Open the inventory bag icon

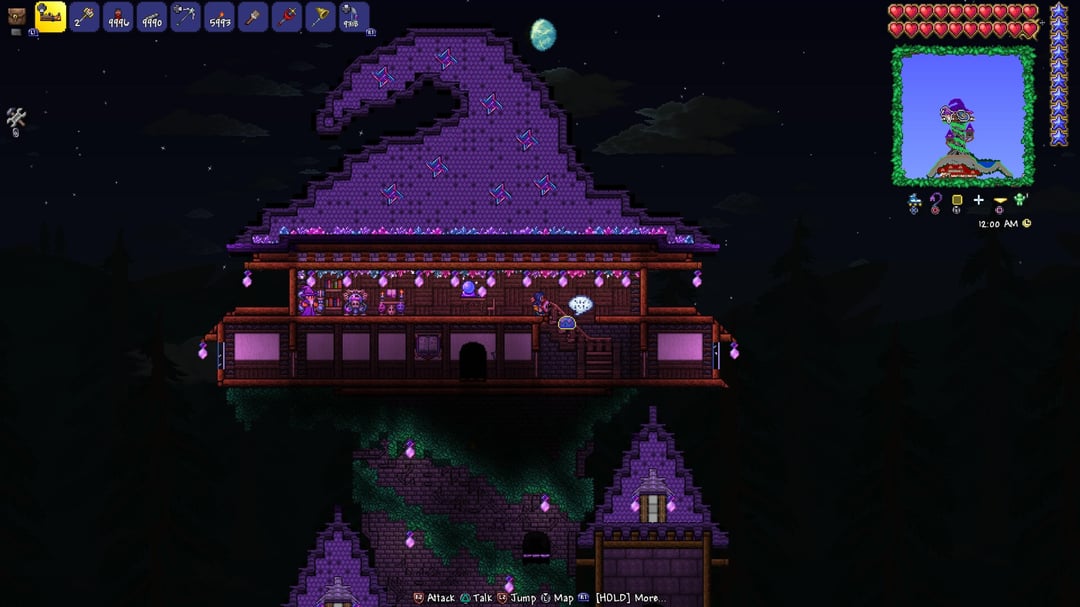(x=17, y=17)
